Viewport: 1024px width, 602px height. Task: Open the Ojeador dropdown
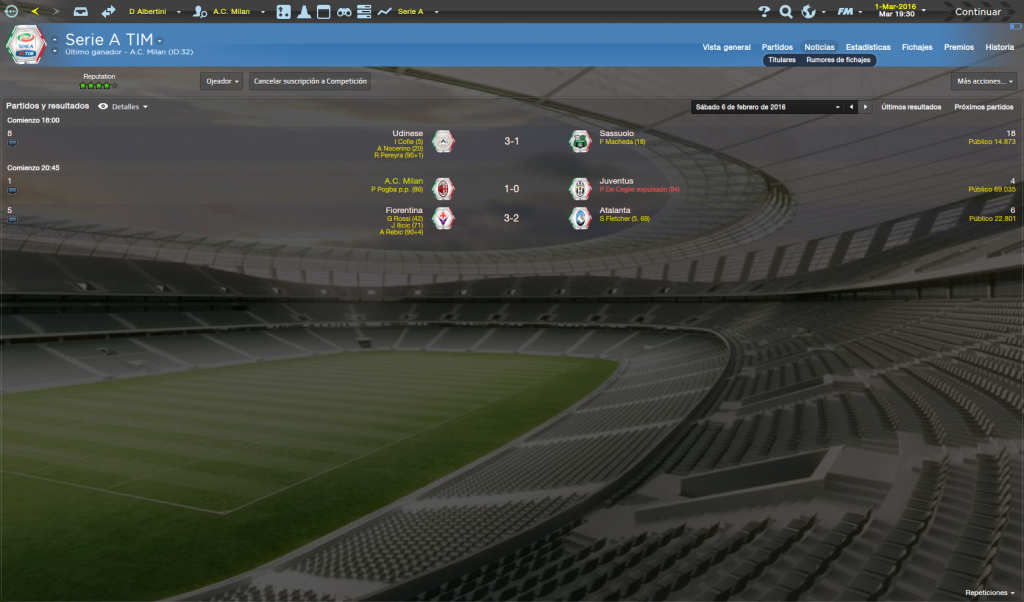[x=222, y=81]
